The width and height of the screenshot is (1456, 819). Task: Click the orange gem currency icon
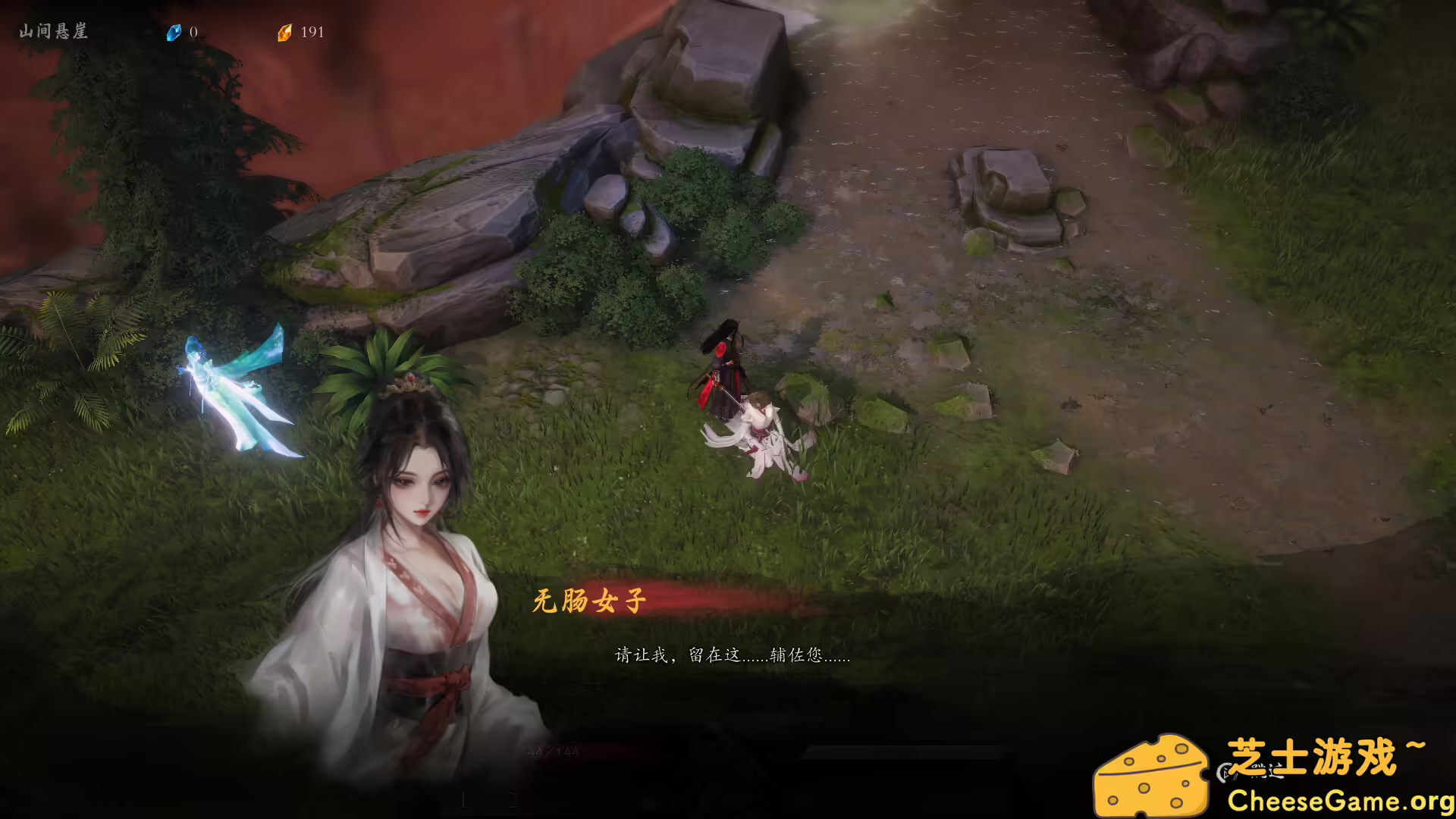pos(285,33)
